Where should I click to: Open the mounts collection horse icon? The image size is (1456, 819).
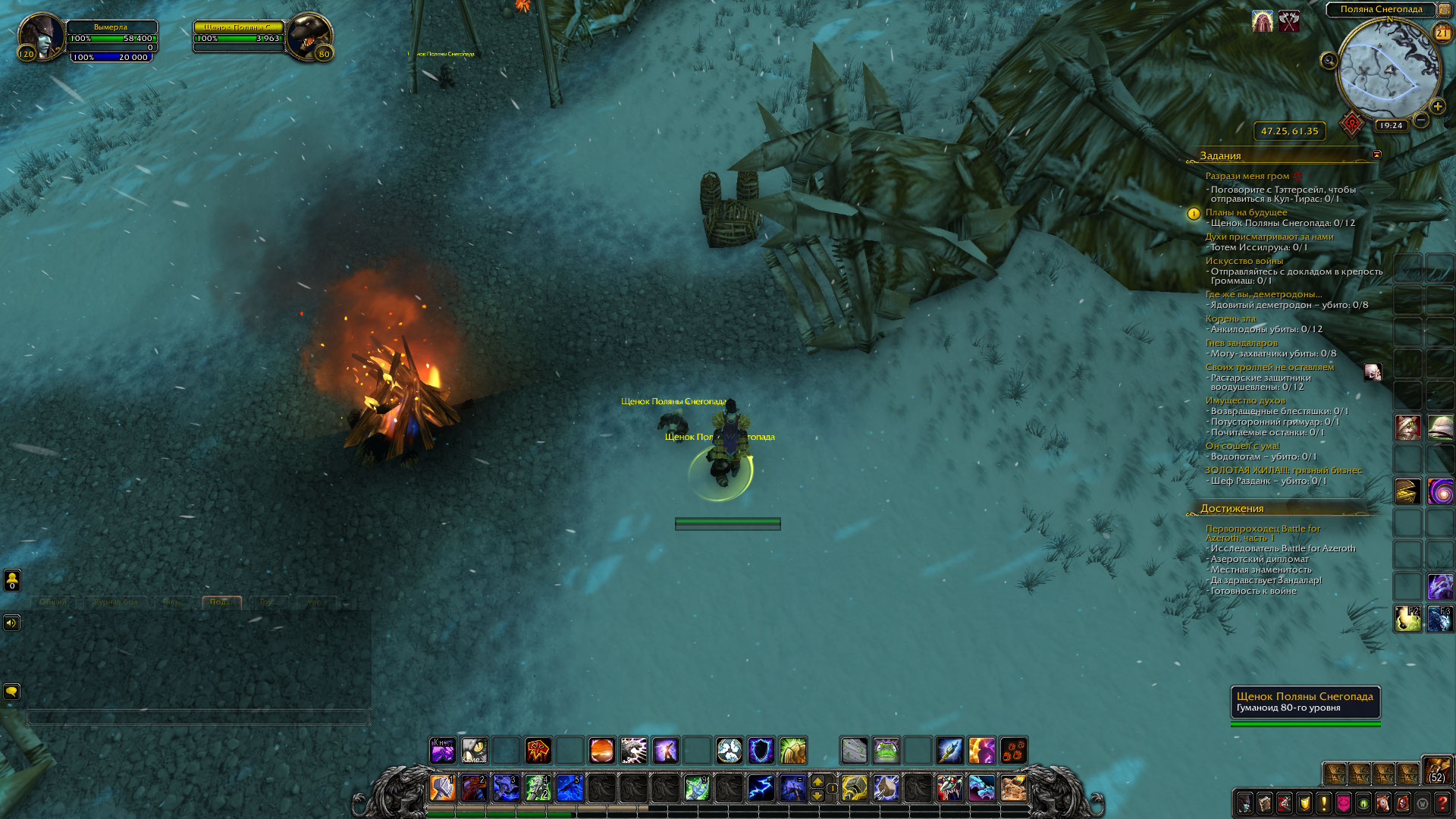(1383, 802)
